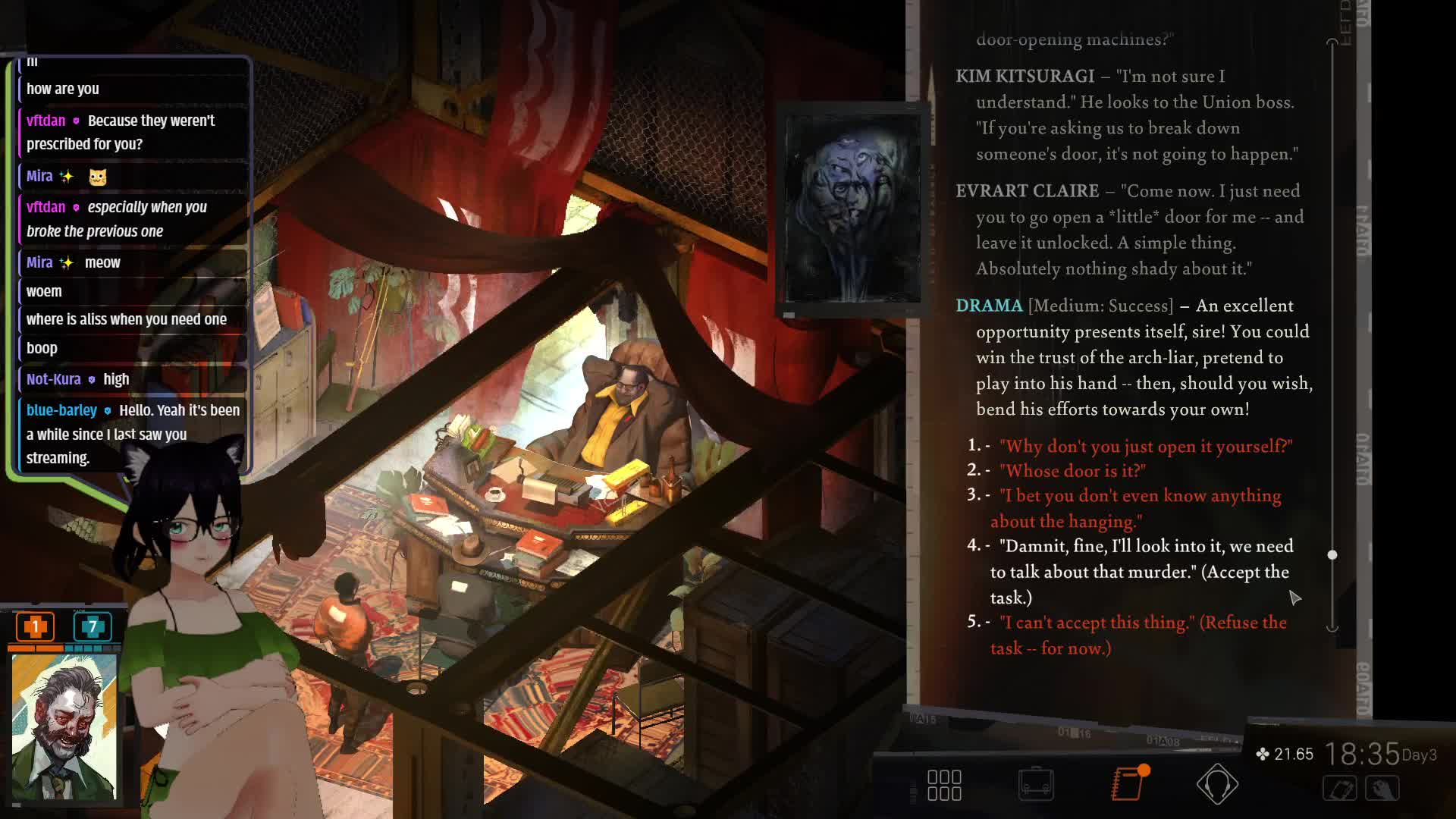Click the detective's portrait
Image resolution: width=1456 pixels, height=819 pixels.
(x=64, y=726)
